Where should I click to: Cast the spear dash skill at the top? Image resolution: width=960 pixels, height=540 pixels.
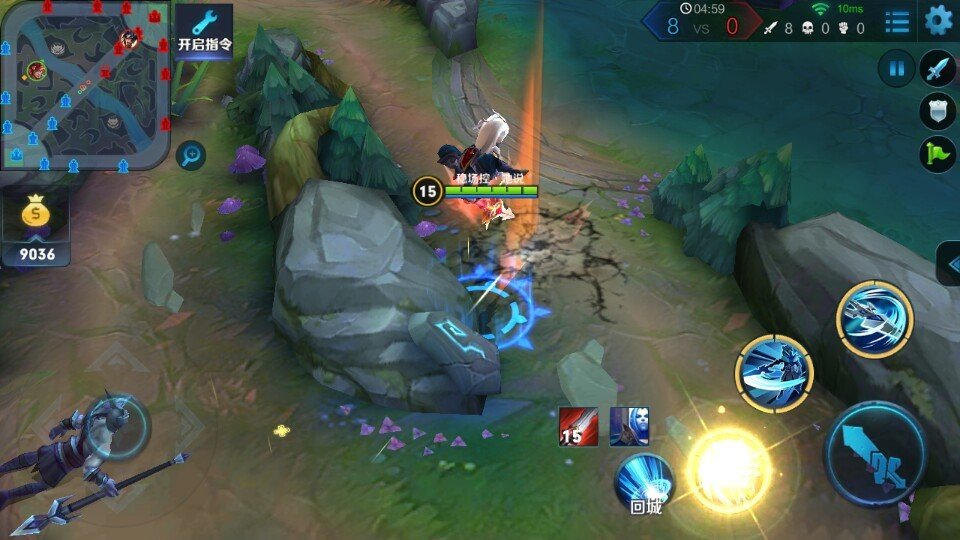pos(875,319)
